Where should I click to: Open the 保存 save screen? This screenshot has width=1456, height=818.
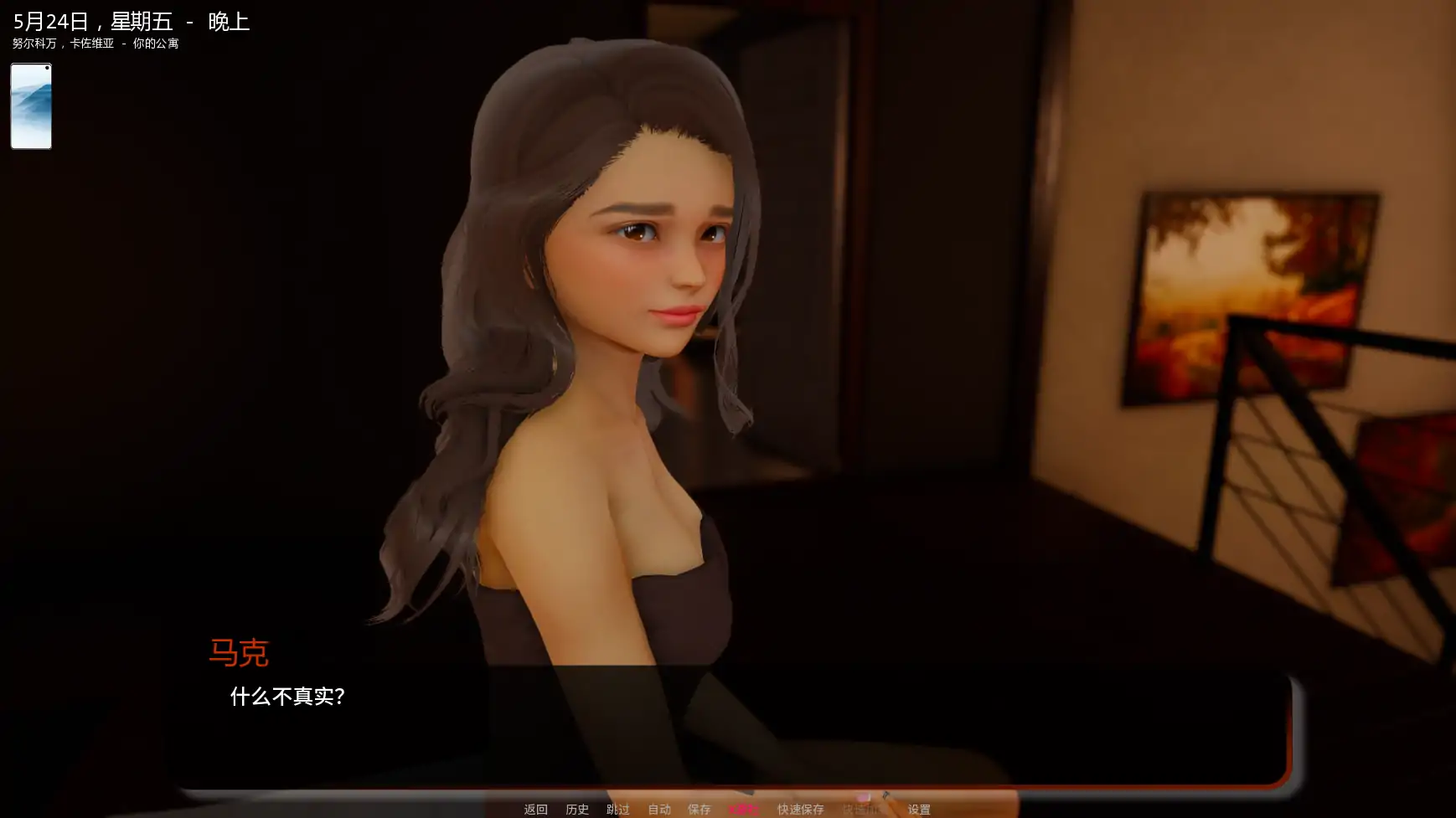[x=700, y=809]
